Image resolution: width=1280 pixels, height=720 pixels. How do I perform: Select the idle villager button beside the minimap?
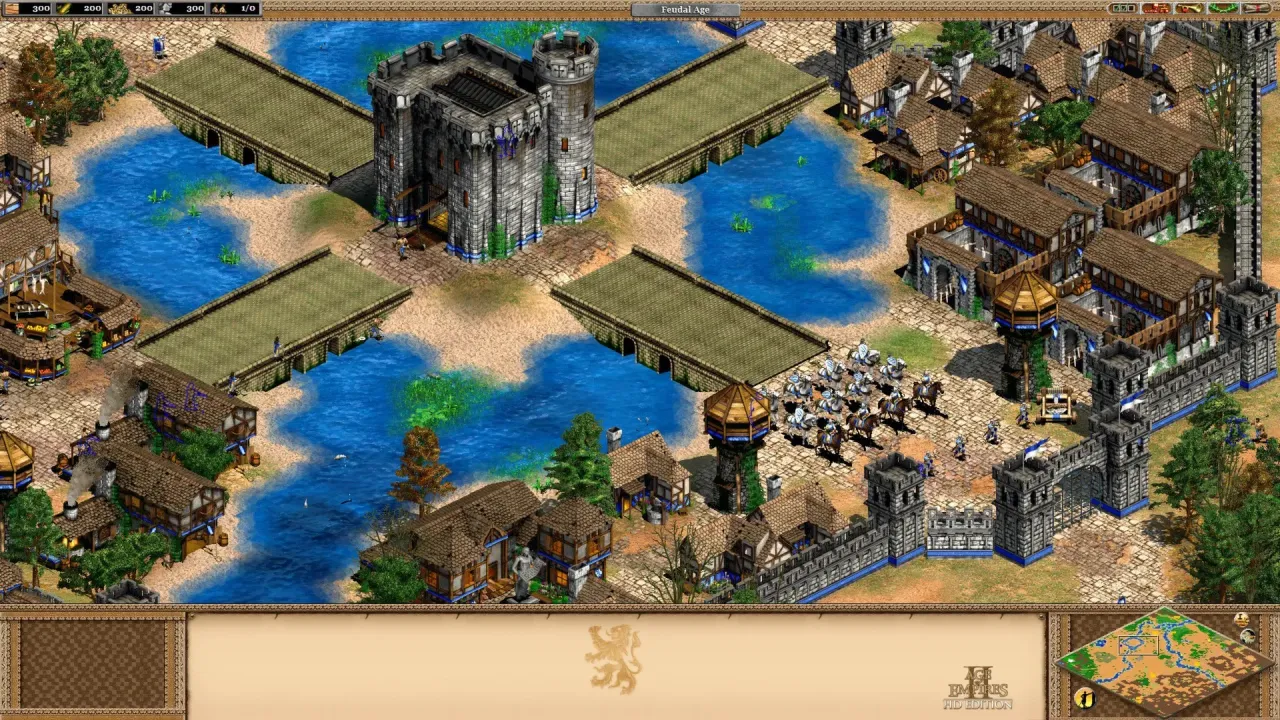1085,696
